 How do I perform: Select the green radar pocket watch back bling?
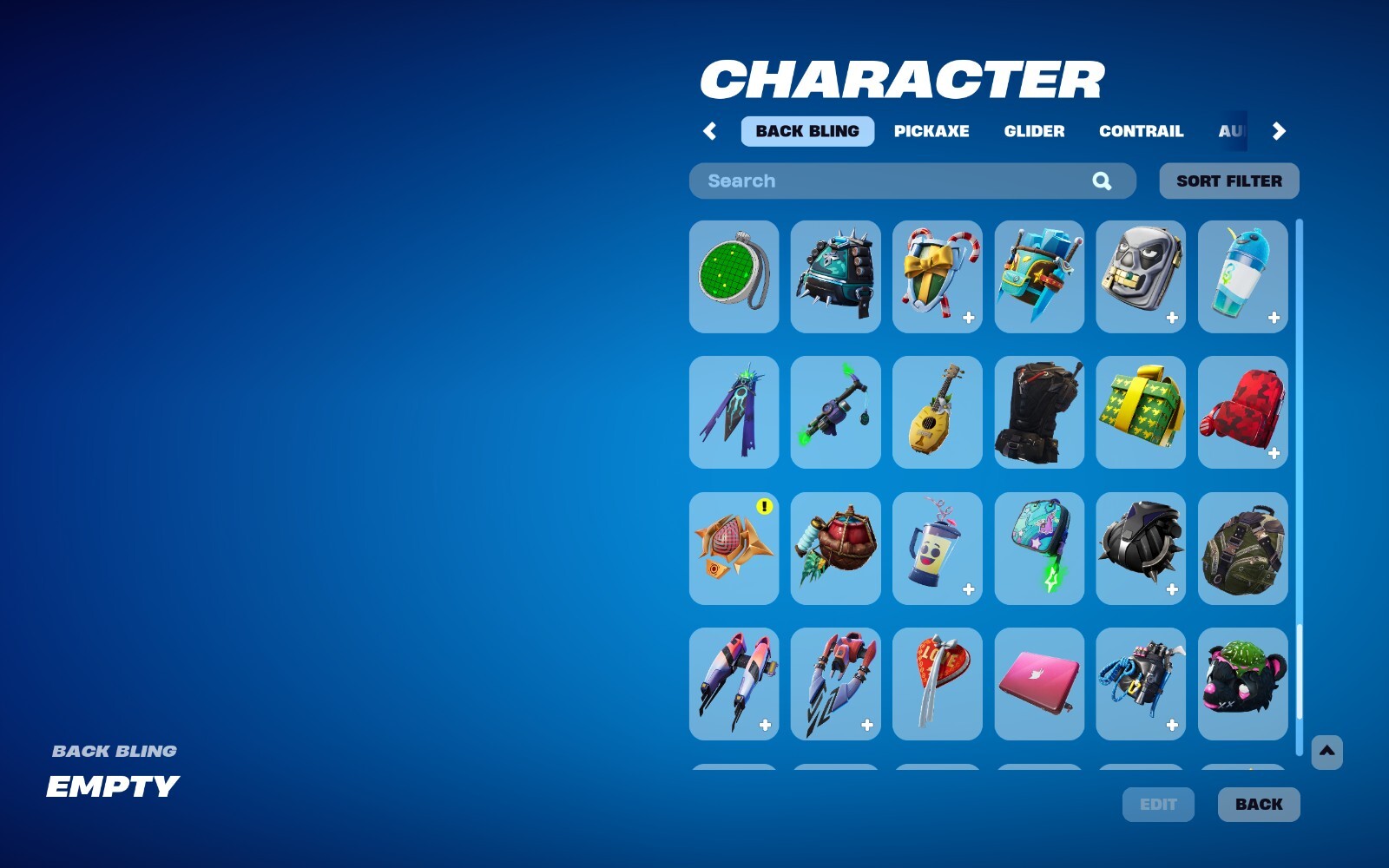coord(734,278)
